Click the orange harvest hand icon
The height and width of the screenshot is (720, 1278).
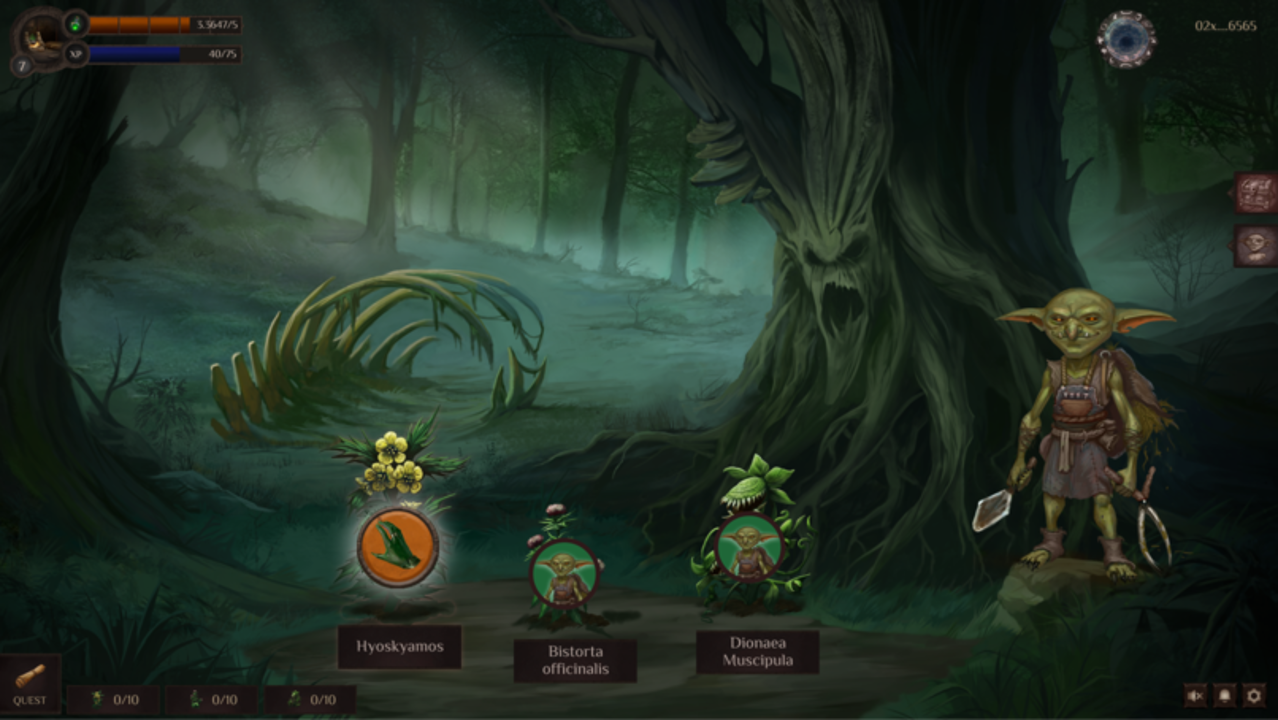tap(398, 547)
